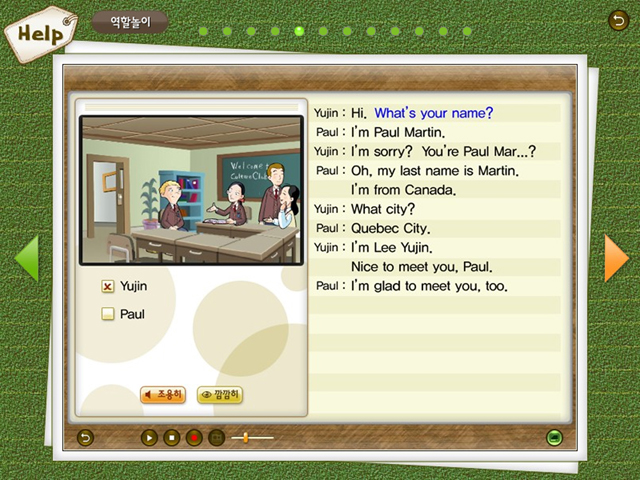Tick the Paul role checkbox
The image size is (640, 480).
(x=108, y=314)
